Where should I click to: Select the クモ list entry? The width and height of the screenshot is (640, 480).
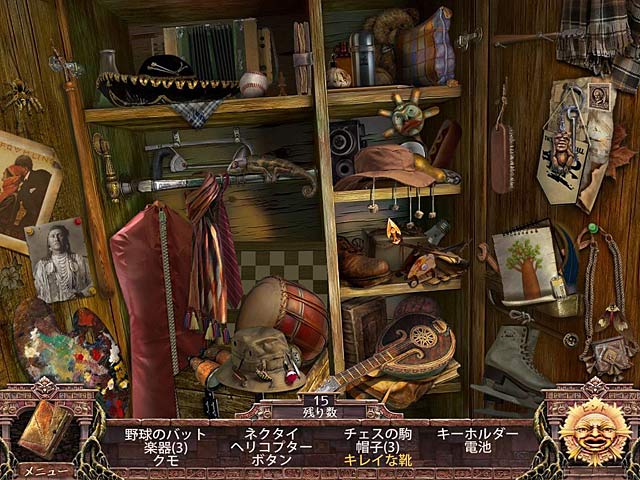click(x=165, y=460)
